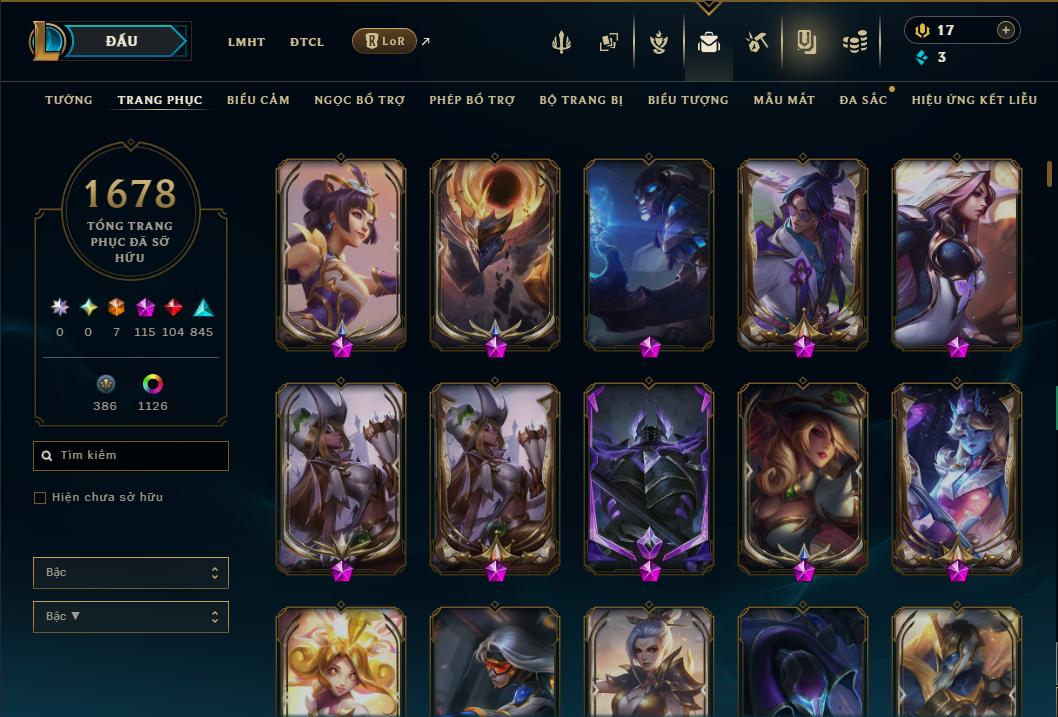Open the Bậc ▼ sorting dropdown

point(131,617)
